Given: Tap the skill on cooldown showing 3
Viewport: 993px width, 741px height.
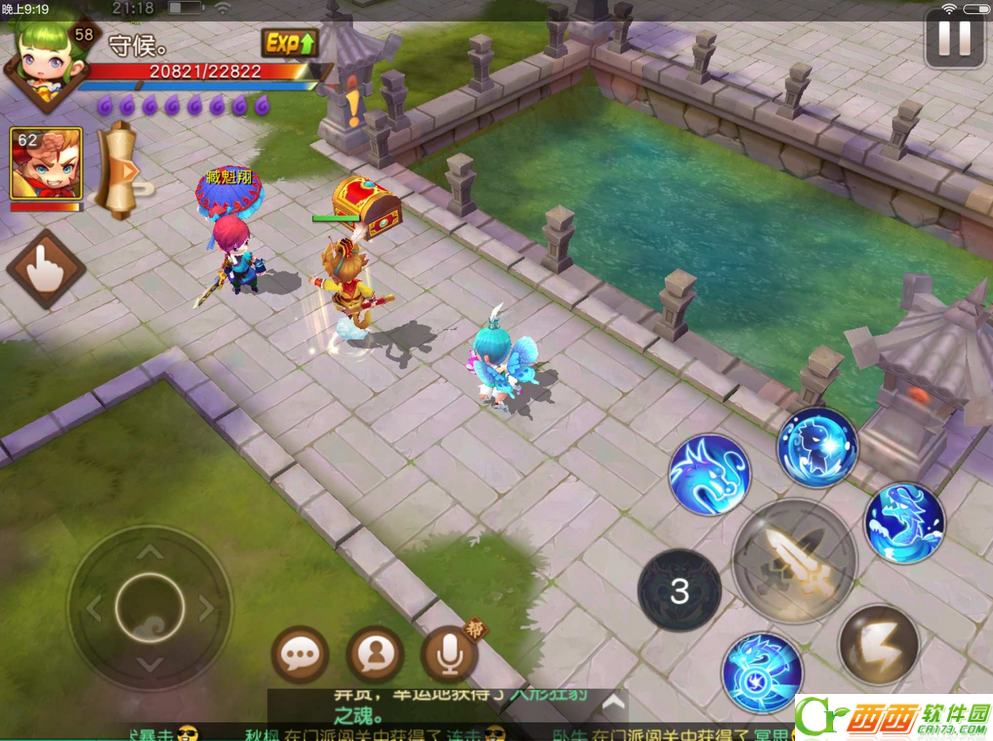Looking at the screenshot, I should coord(680,590).
